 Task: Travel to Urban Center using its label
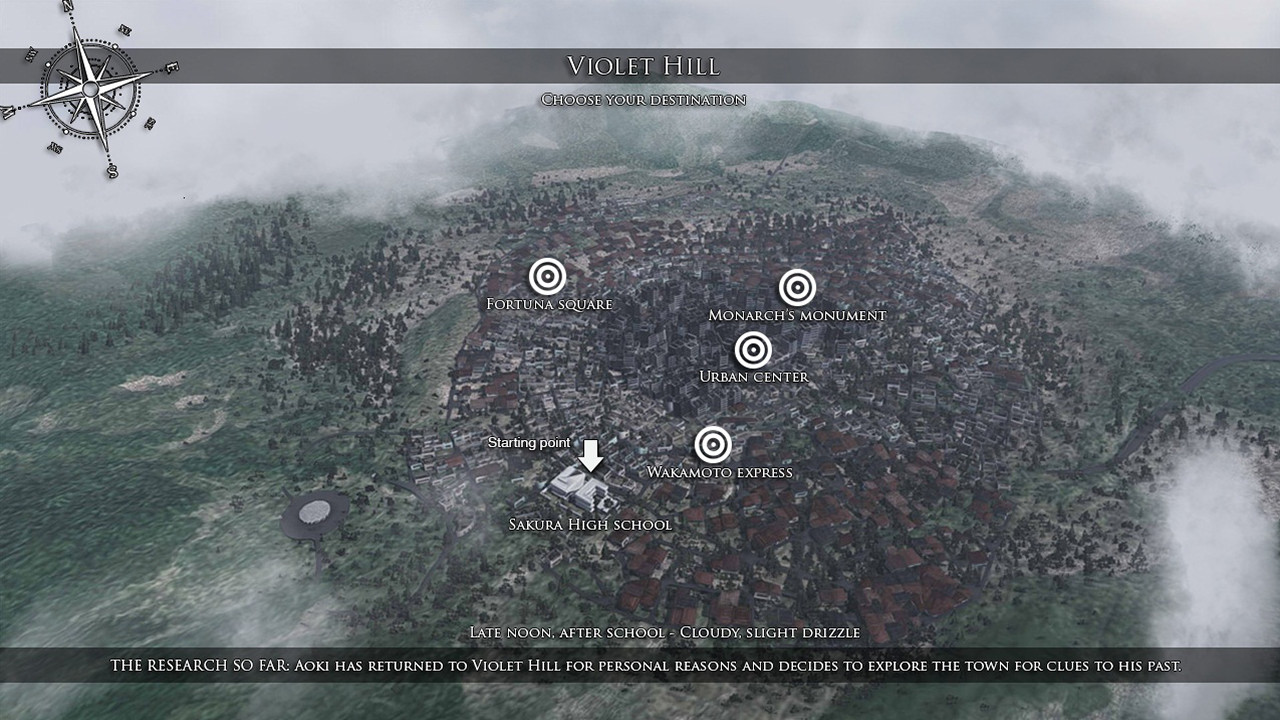755,377
